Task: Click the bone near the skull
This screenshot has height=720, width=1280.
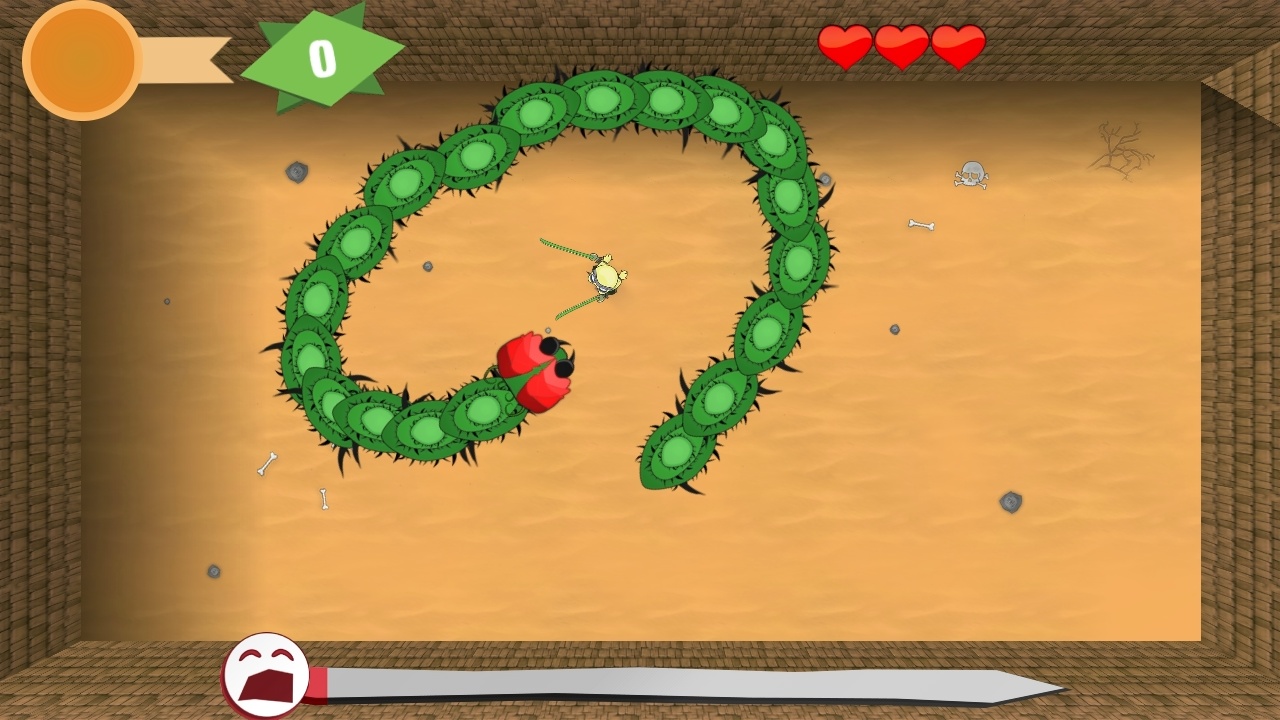Action: (922, 223)
